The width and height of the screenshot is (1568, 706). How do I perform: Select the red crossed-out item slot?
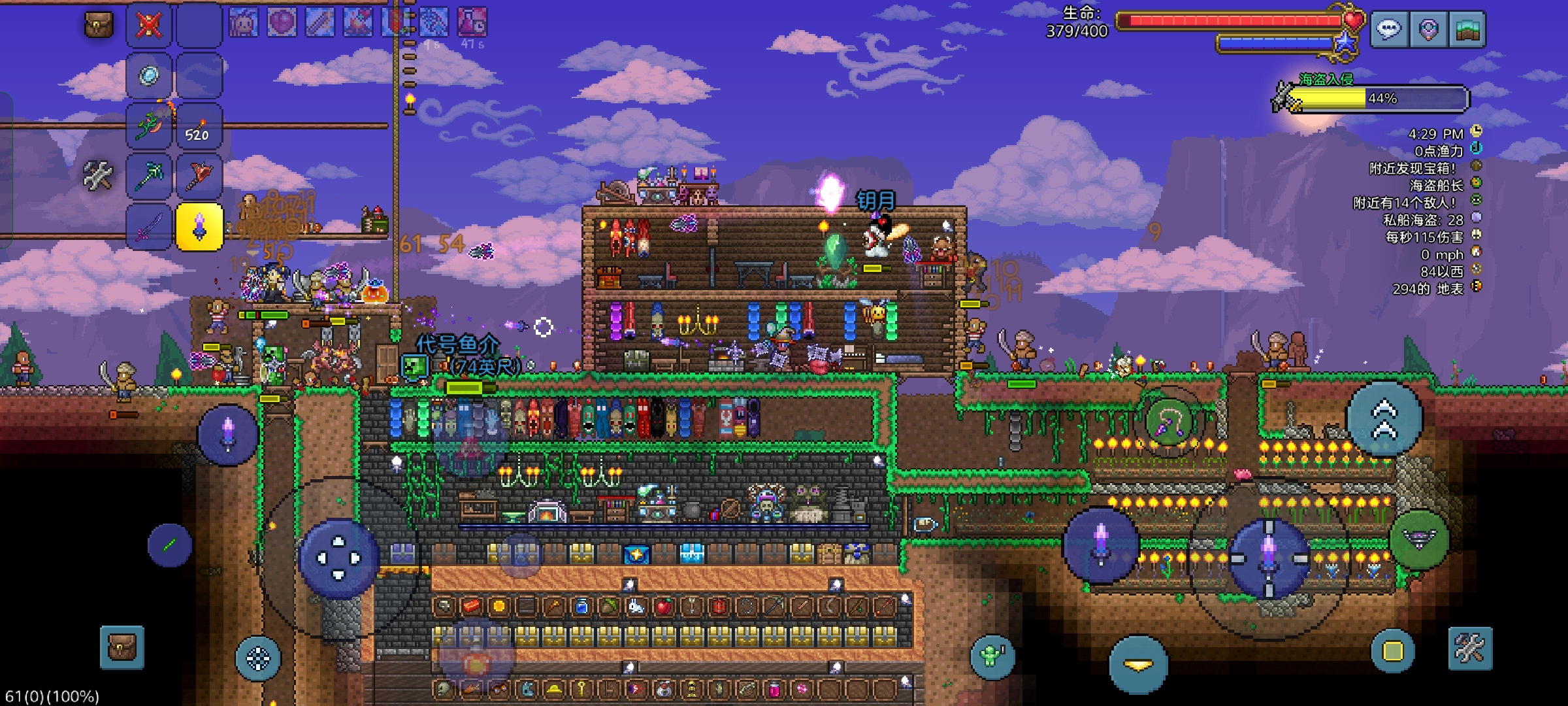tap(149, 25)
